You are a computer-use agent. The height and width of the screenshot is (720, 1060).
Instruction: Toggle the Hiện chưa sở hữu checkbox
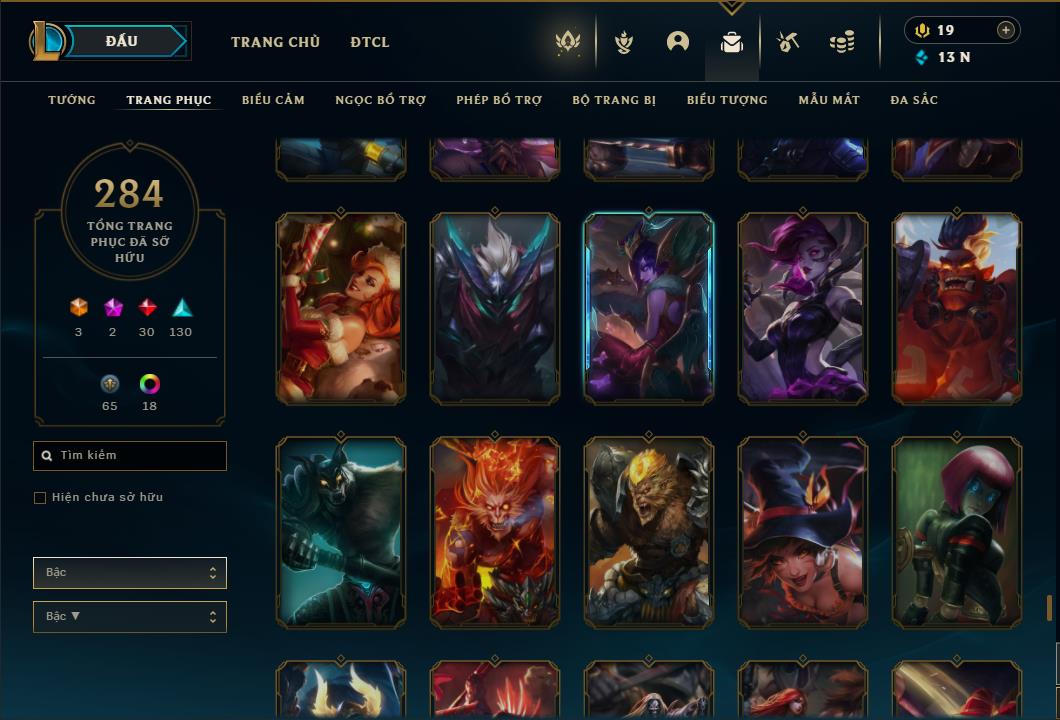coord(40,498)
